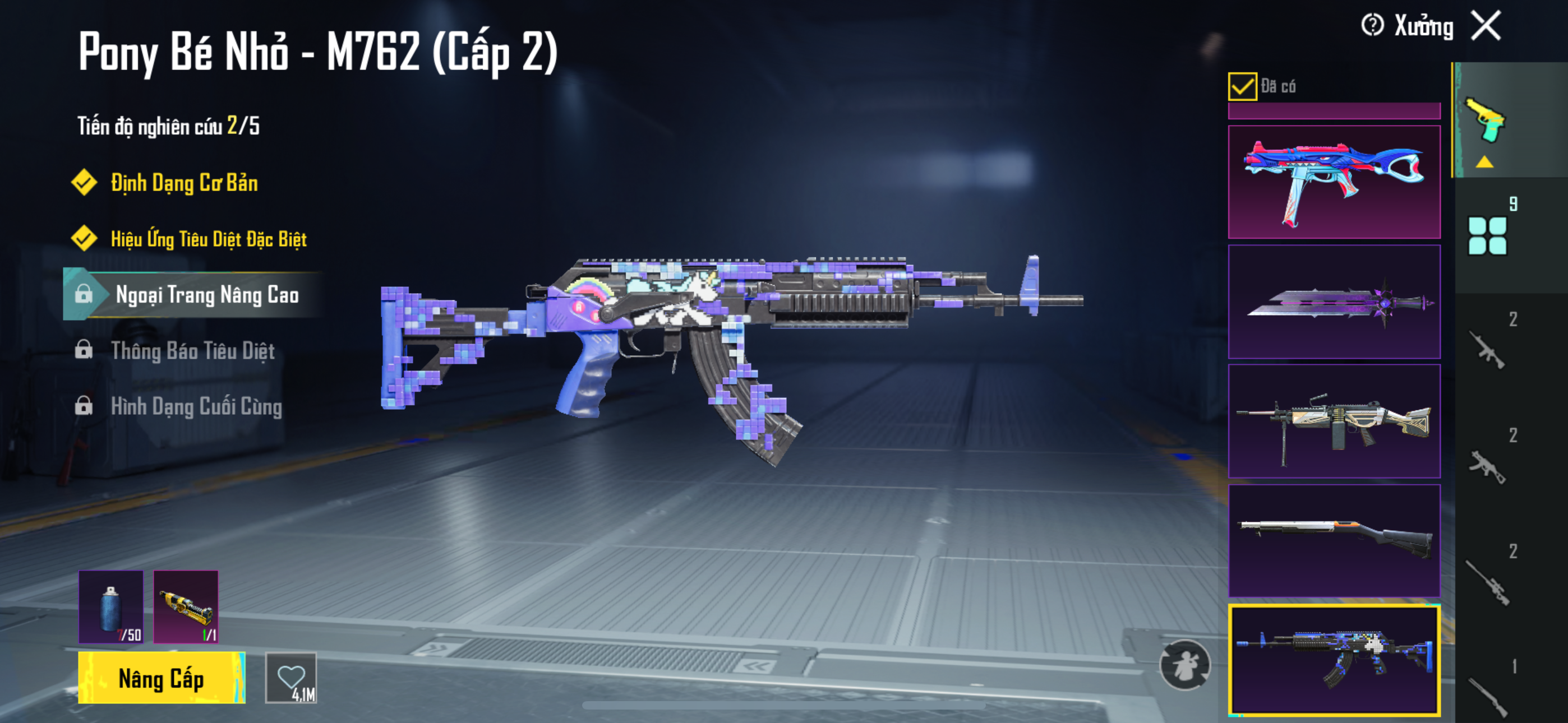Select the Định Dạng Cơ Bản level
Screen dimensions: 1568x723
(184, 183)
